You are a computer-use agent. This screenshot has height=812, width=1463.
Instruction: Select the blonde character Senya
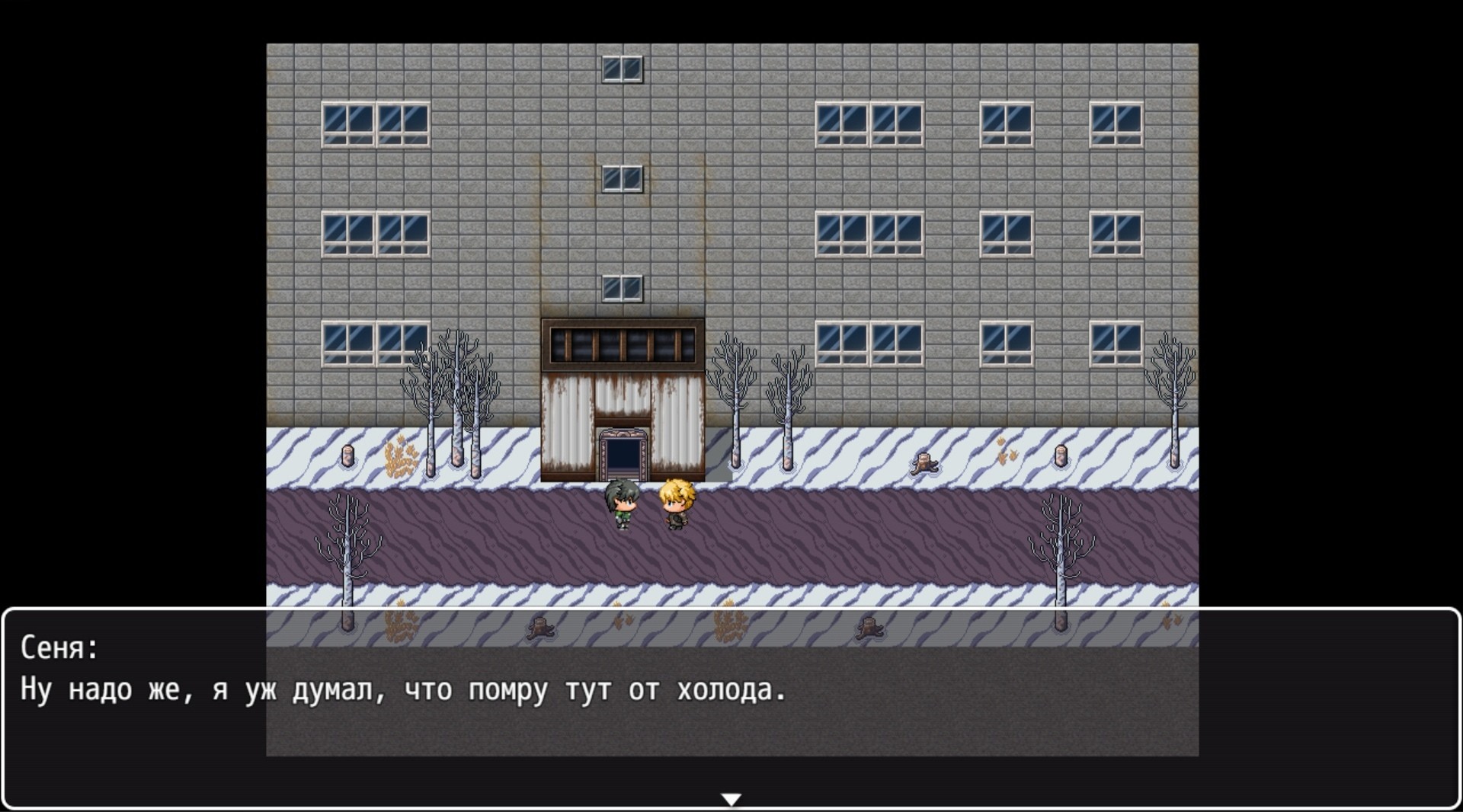[x=678, y=501]
